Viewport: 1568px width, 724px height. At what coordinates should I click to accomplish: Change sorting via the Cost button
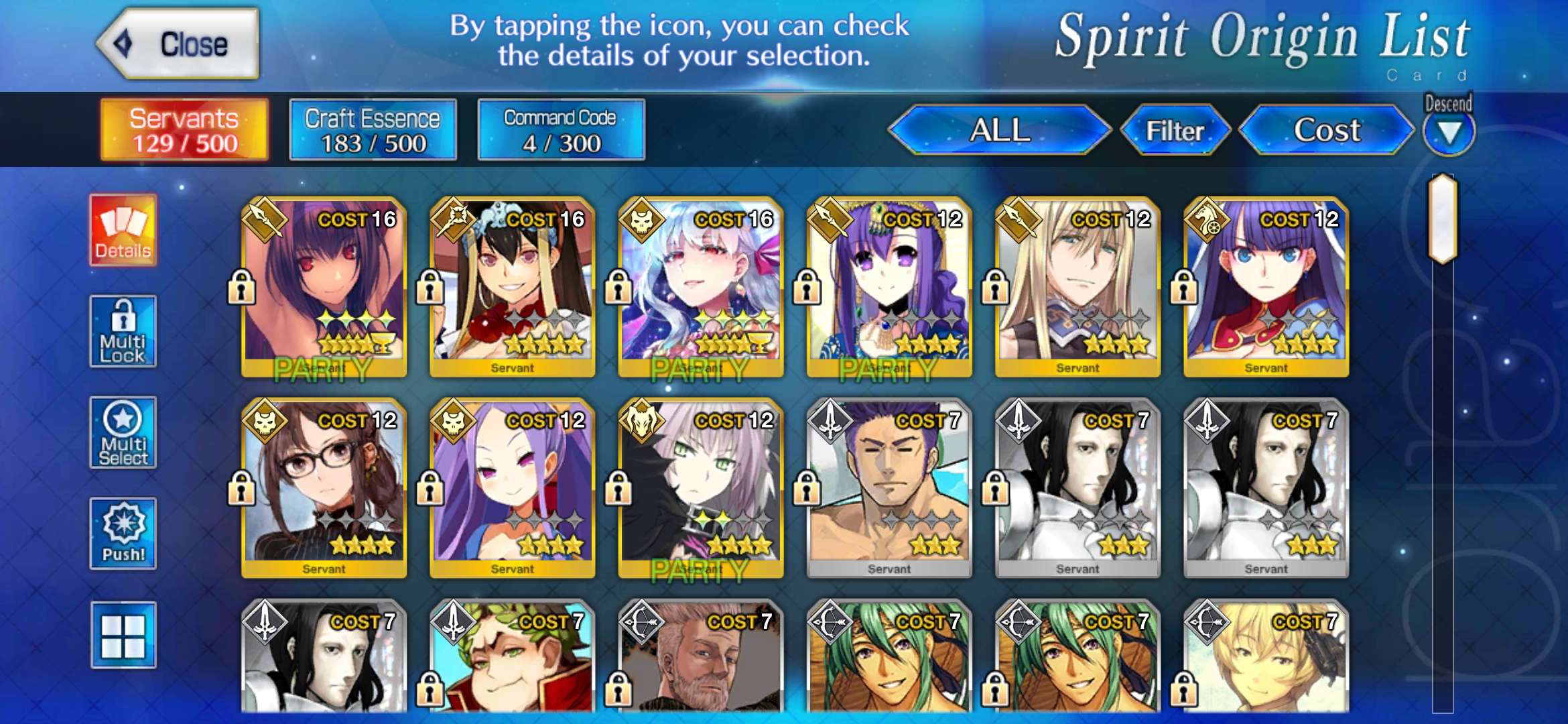(1326, 130)
